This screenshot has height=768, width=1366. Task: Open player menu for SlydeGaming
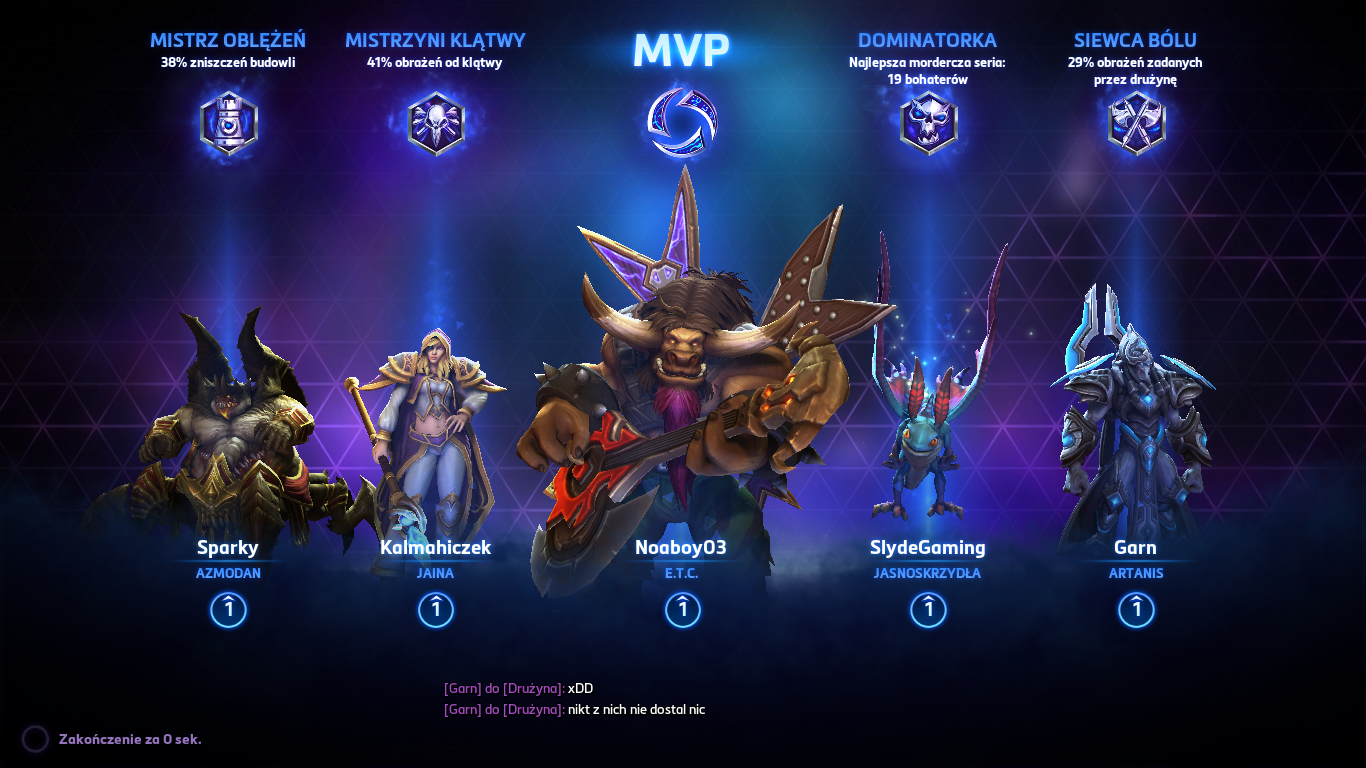[x=928, y=548]
